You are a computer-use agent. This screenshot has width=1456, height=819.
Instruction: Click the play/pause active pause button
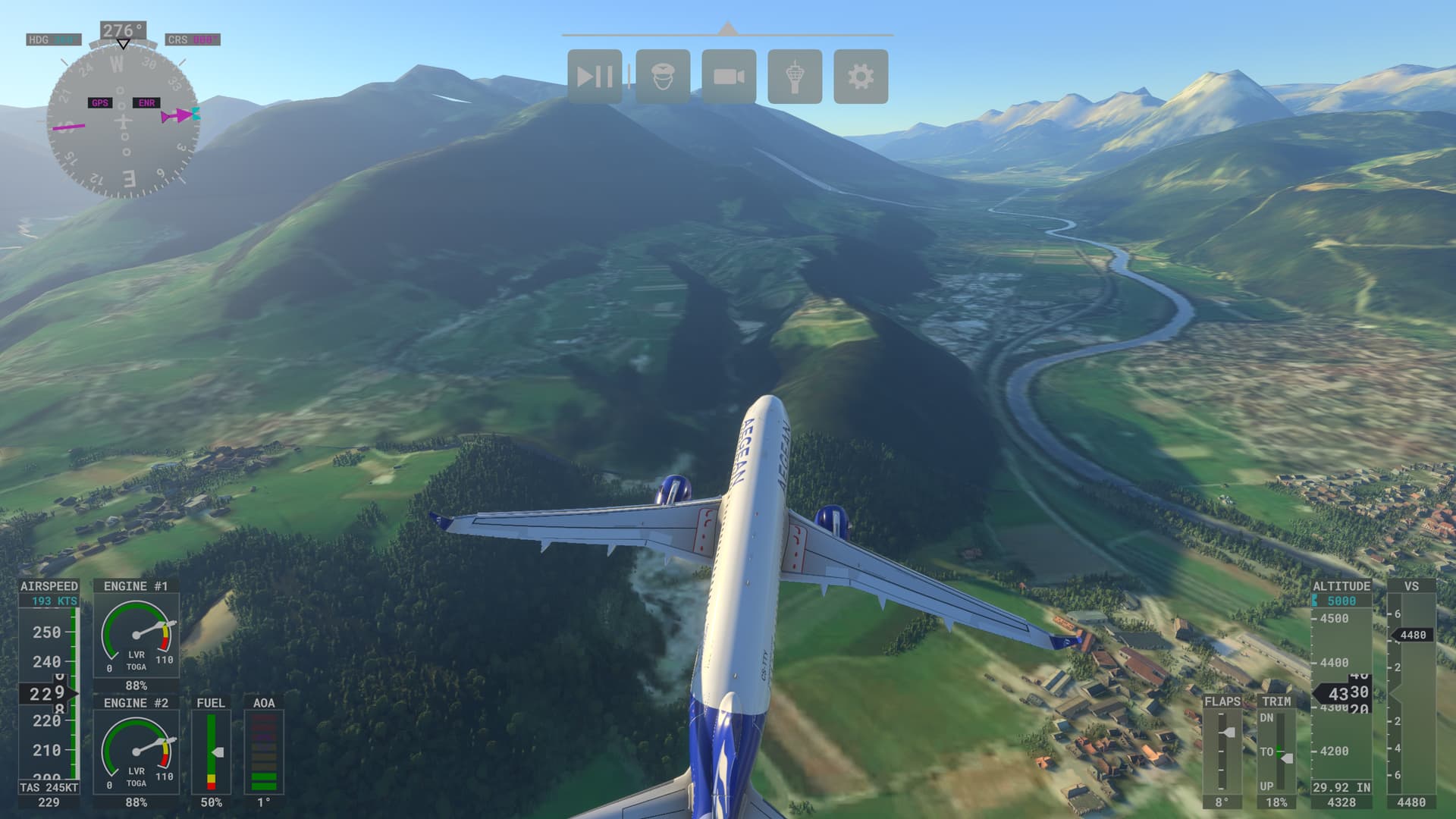tap(595, 77)
